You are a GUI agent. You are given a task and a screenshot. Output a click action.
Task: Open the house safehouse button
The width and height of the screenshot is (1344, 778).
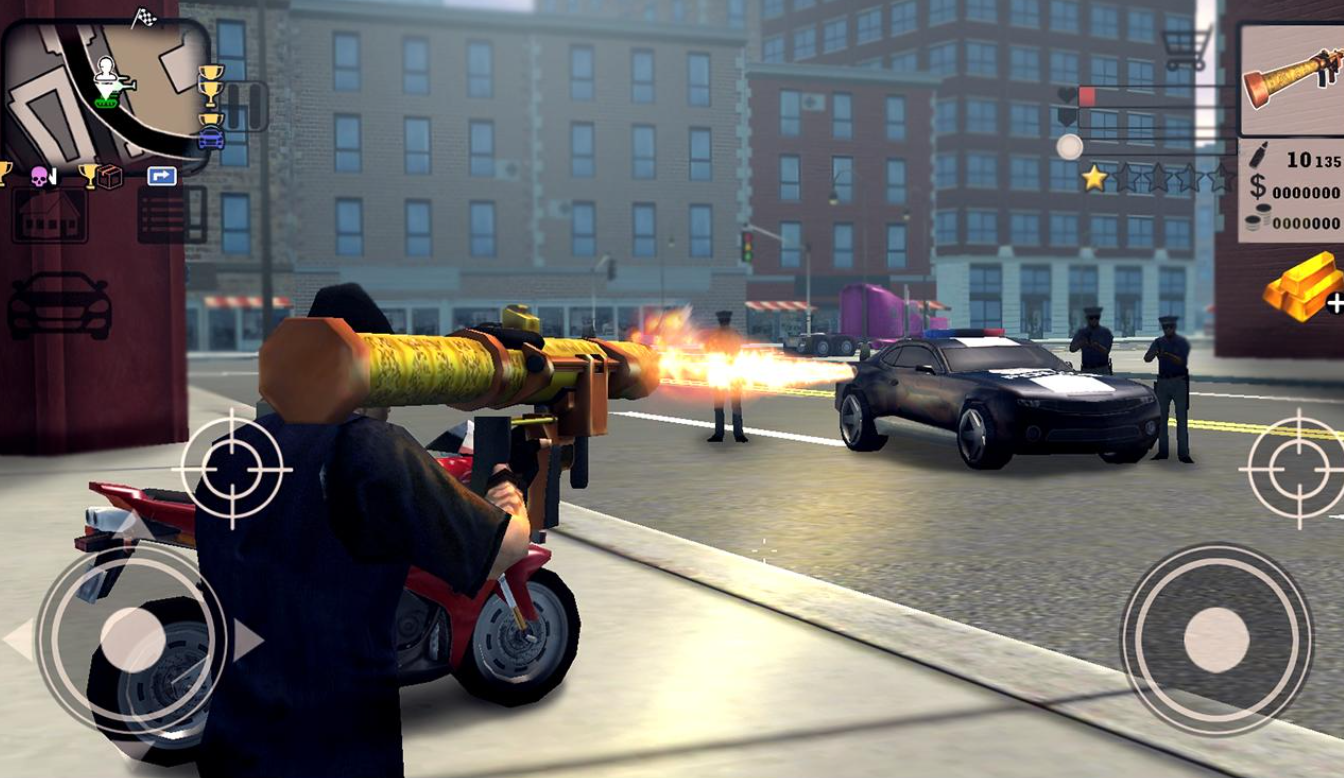(x=49, y=214)
